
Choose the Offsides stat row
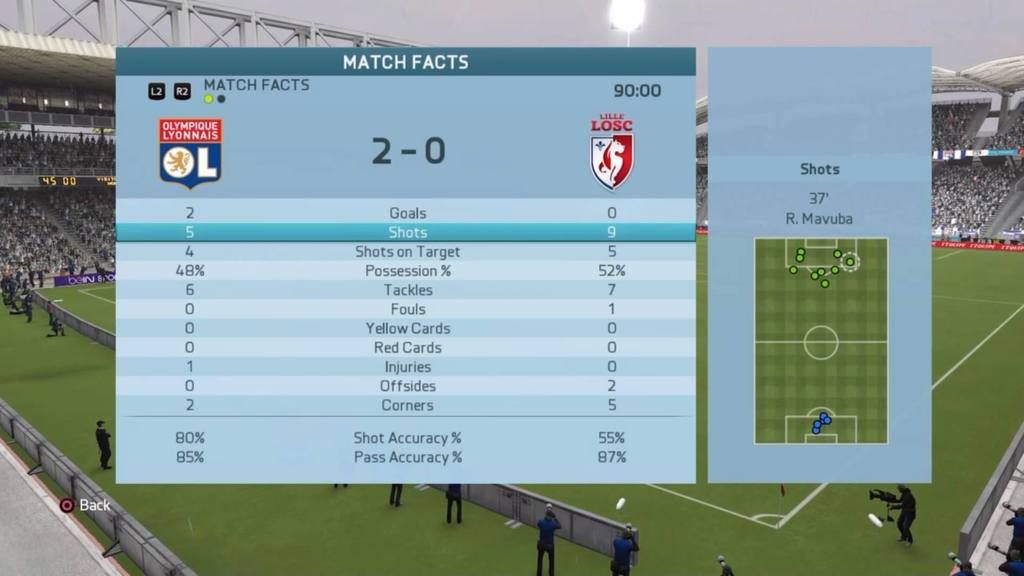click(x=406, y=386)
